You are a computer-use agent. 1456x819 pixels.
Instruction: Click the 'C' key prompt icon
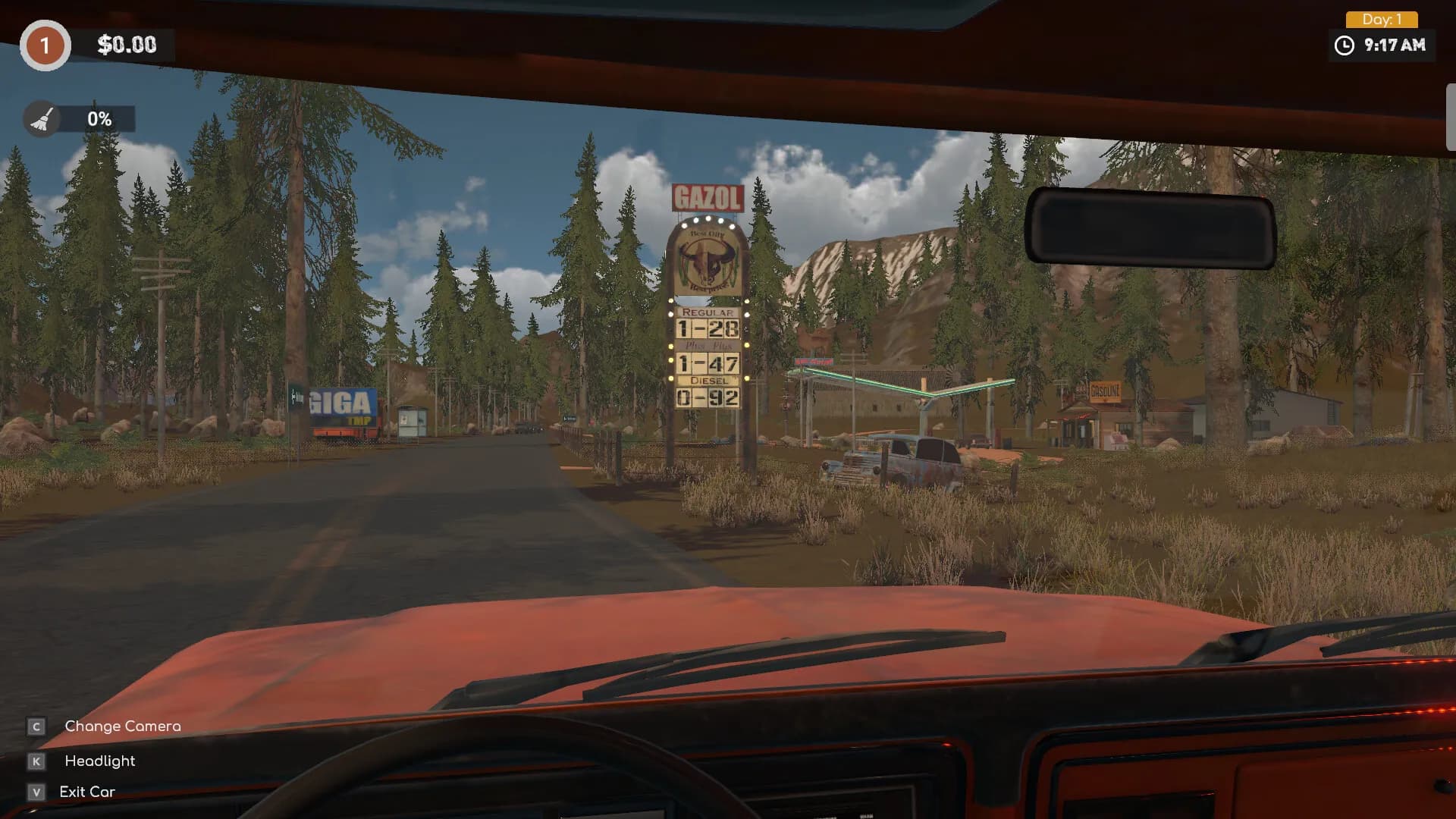36,726
